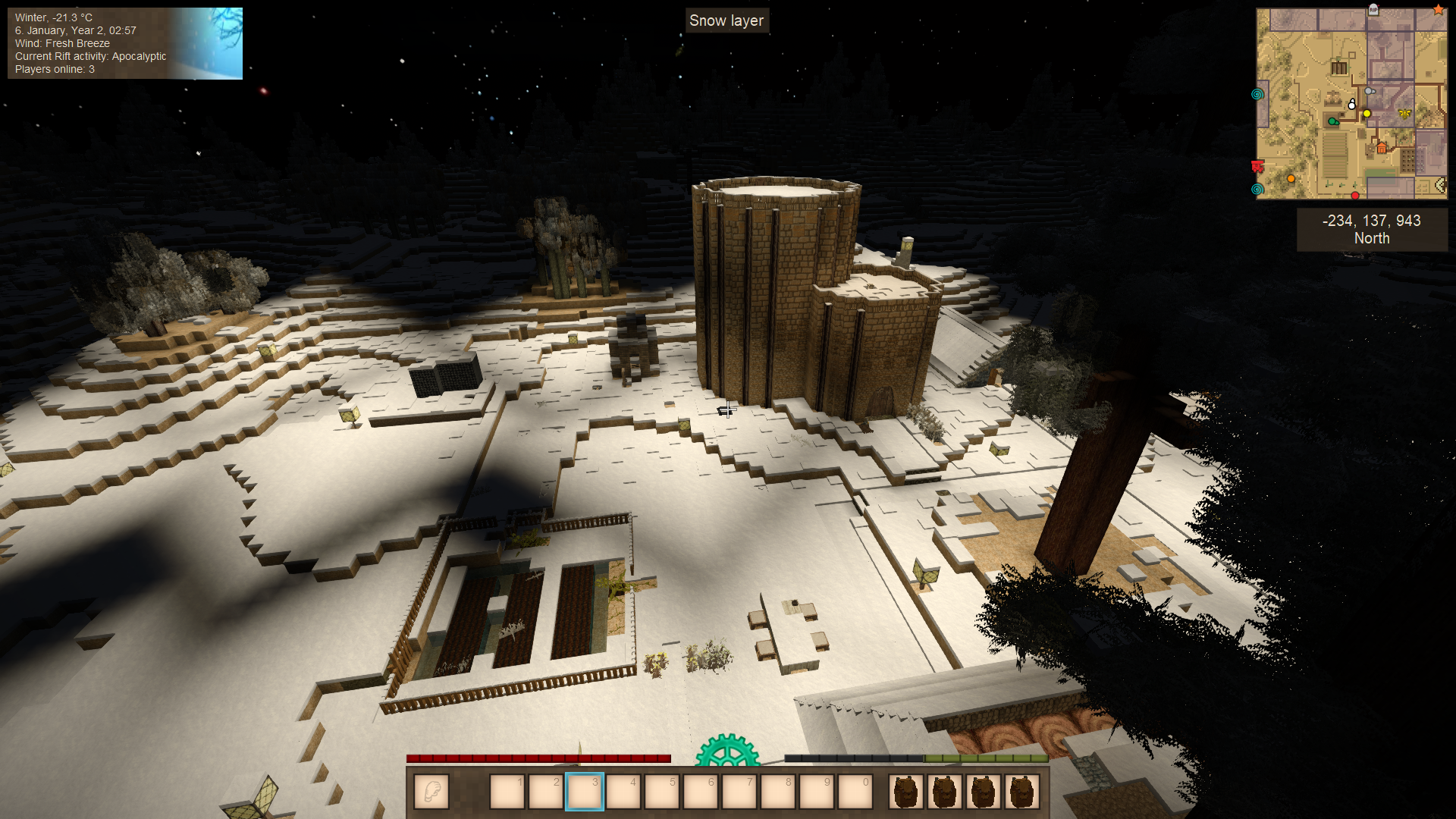Click the coordinates and compass direction box
This screenshot has height=819, width=1456.
click(x=1371, y=229)
